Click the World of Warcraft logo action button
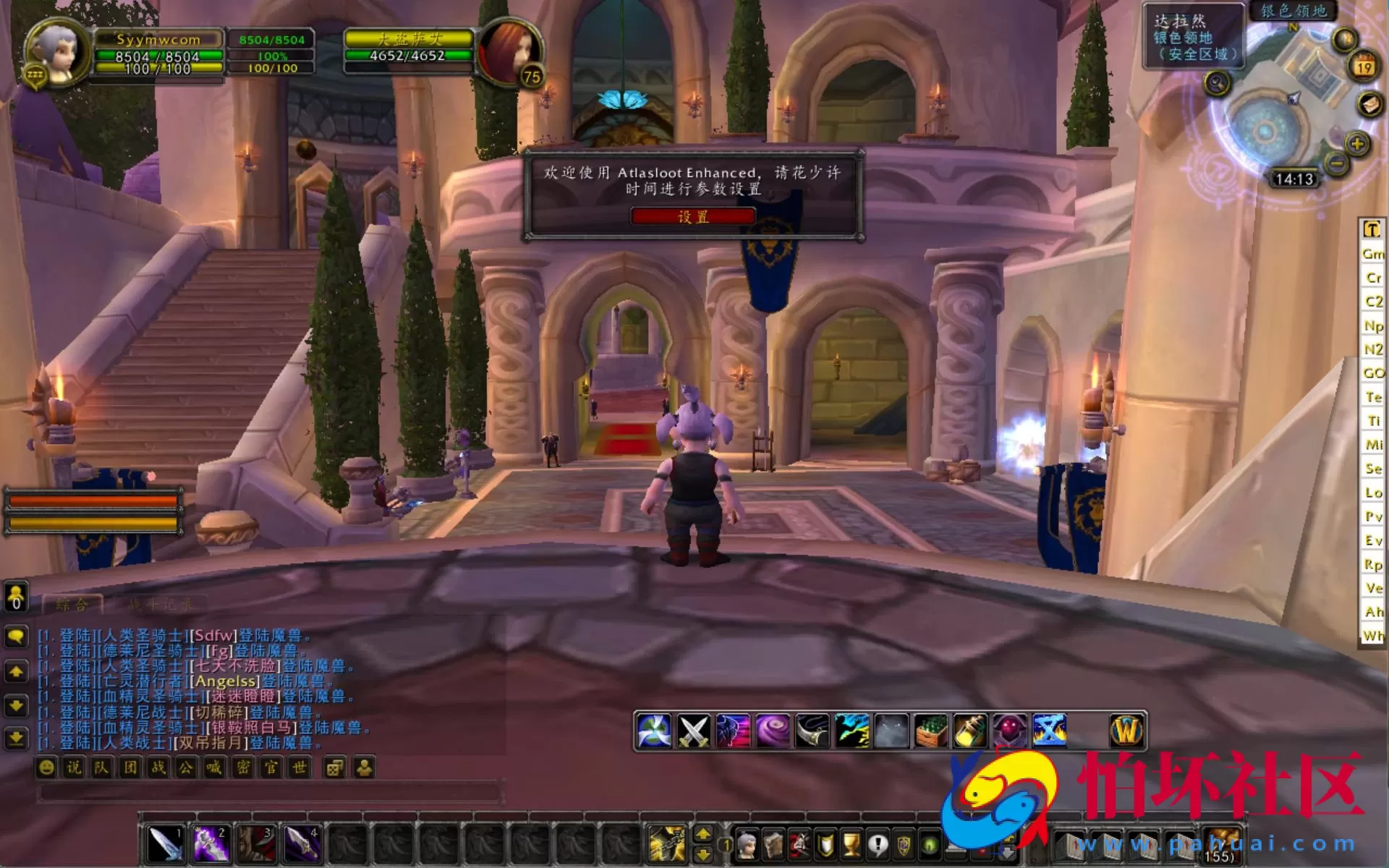 (x=1126, y=730)
